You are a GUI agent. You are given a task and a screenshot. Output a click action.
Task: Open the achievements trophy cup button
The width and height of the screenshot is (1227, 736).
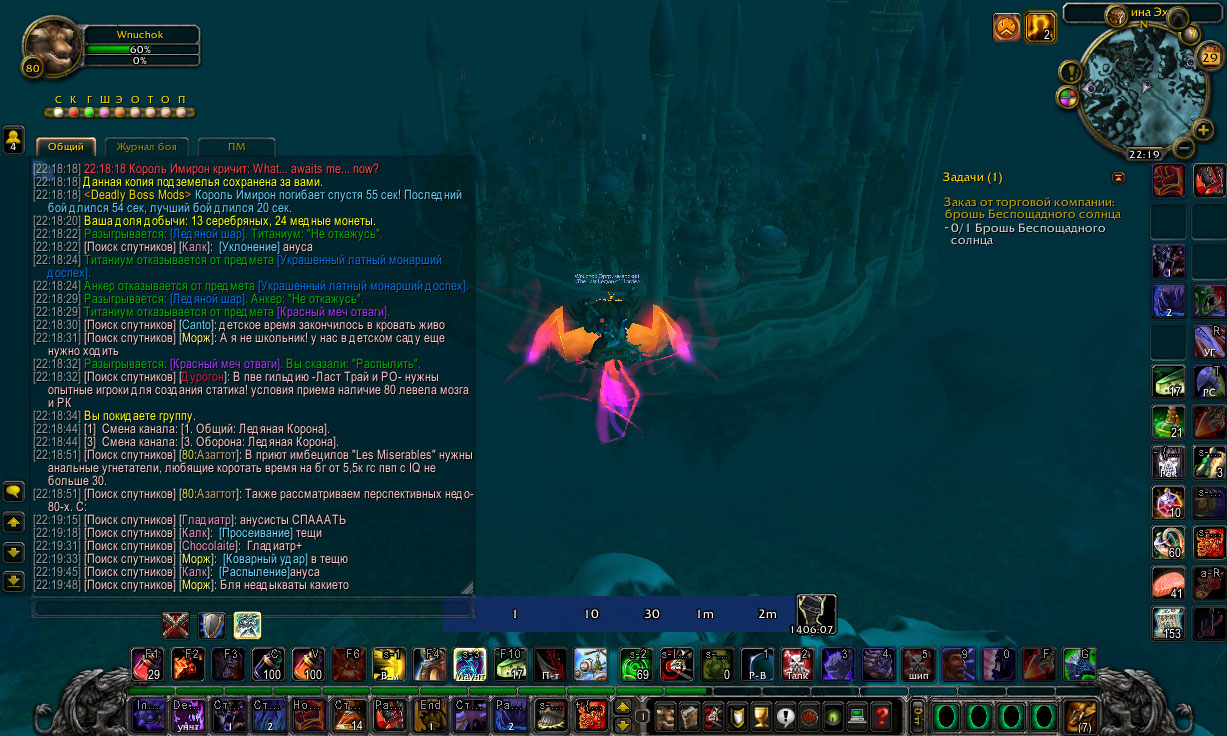pos(761,716)
